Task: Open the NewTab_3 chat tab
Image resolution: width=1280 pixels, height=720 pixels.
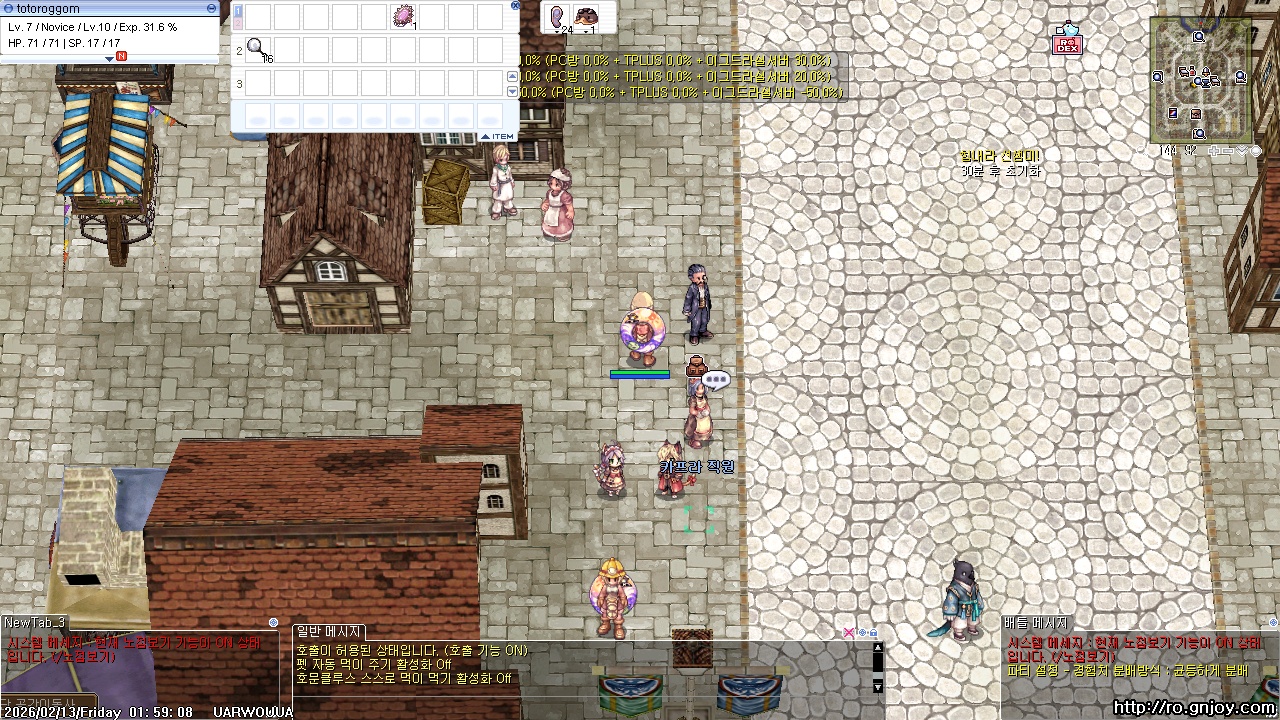Action: pyautogui.click(x=35, y=623)
